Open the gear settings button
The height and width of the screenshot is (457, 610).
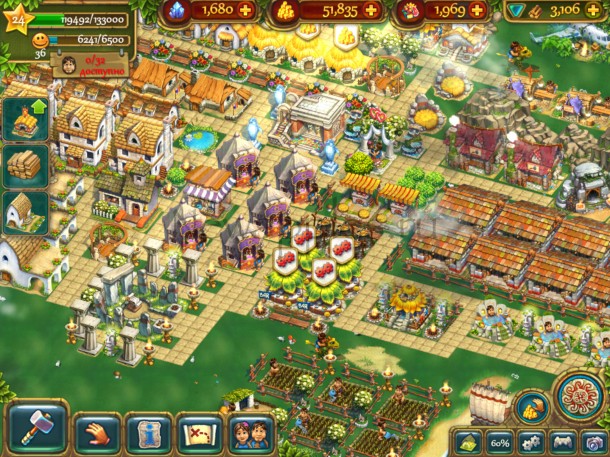coord(532,441)
